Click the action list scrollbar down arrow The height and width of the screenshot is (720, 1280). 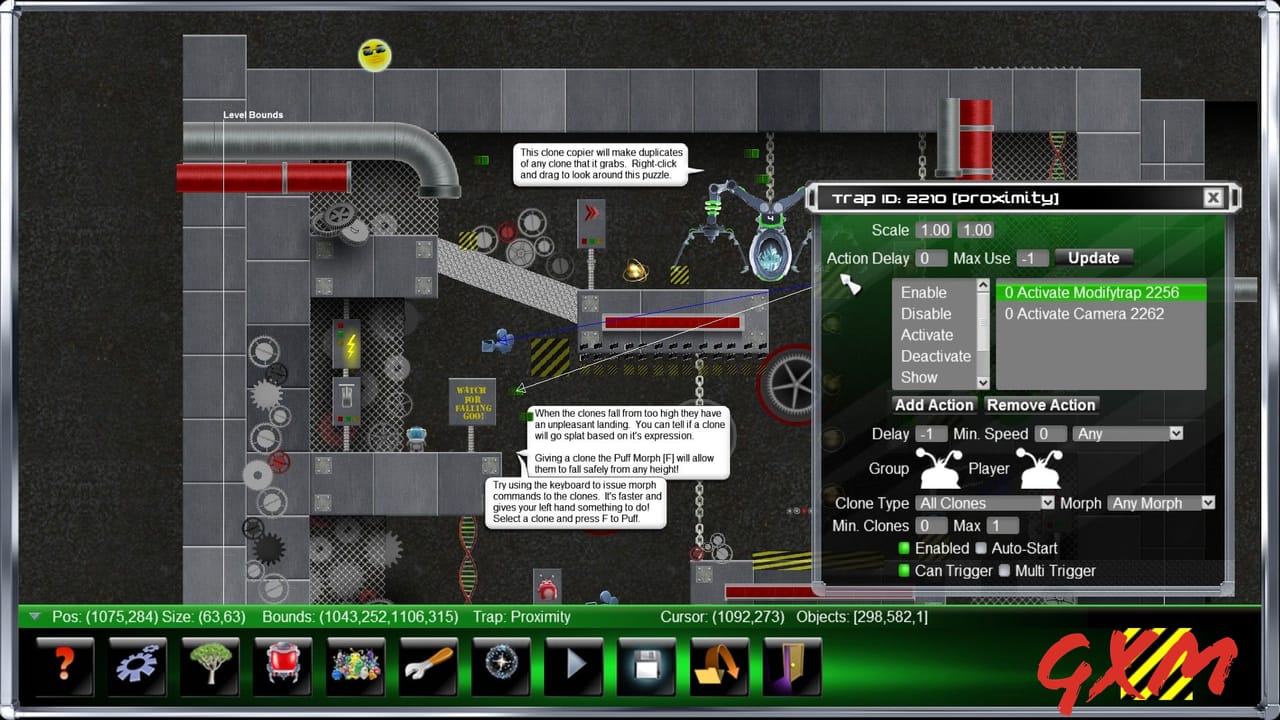981,382
